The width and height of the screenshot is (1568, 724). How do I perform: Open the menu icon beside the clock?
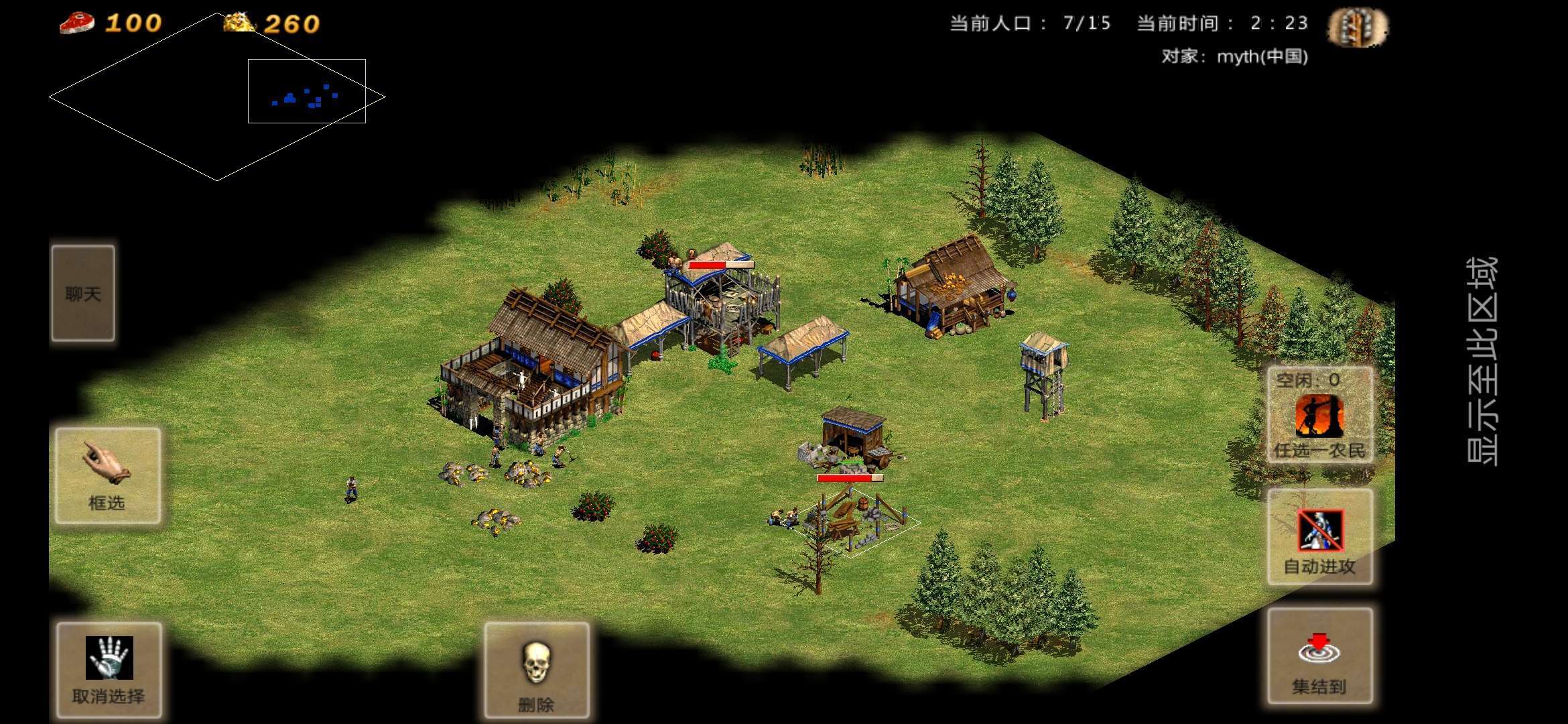[1358, 27]
